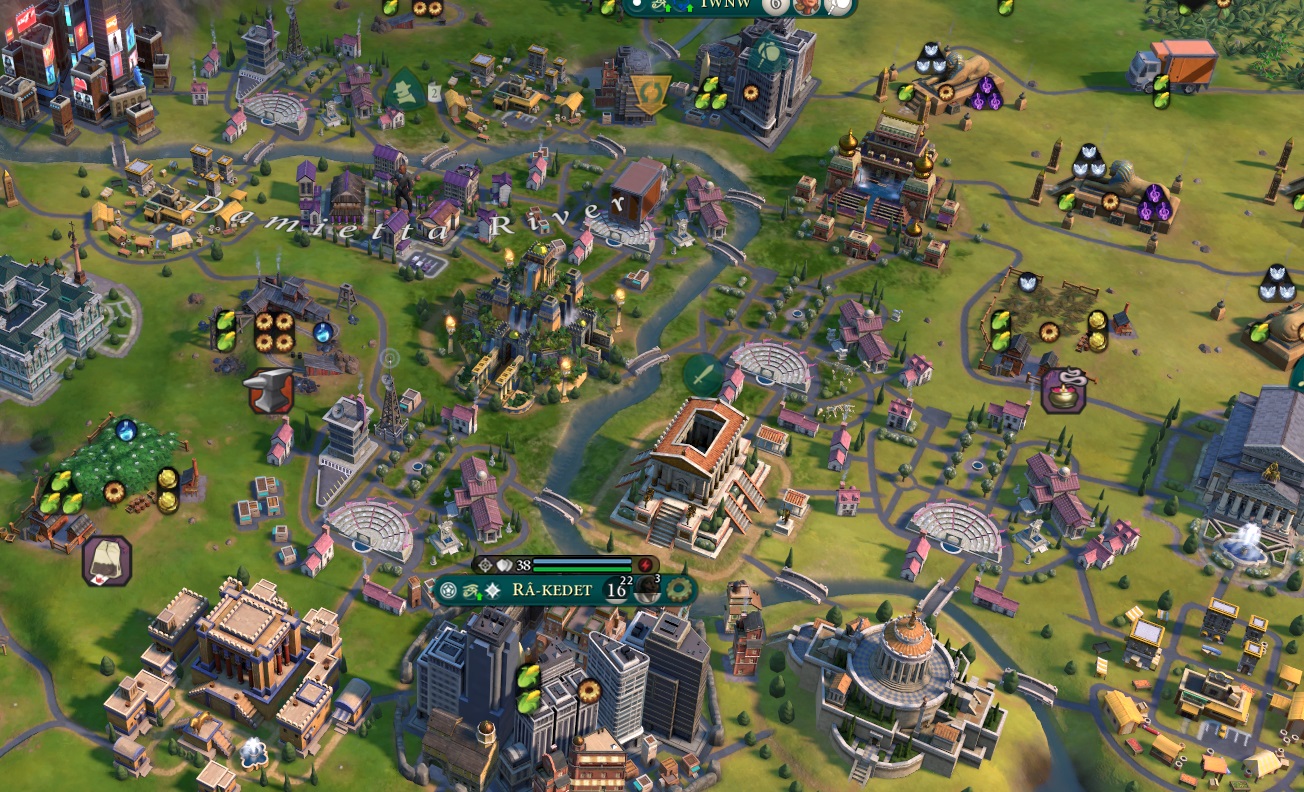Click the Eye of Horus religion icon

471,591
